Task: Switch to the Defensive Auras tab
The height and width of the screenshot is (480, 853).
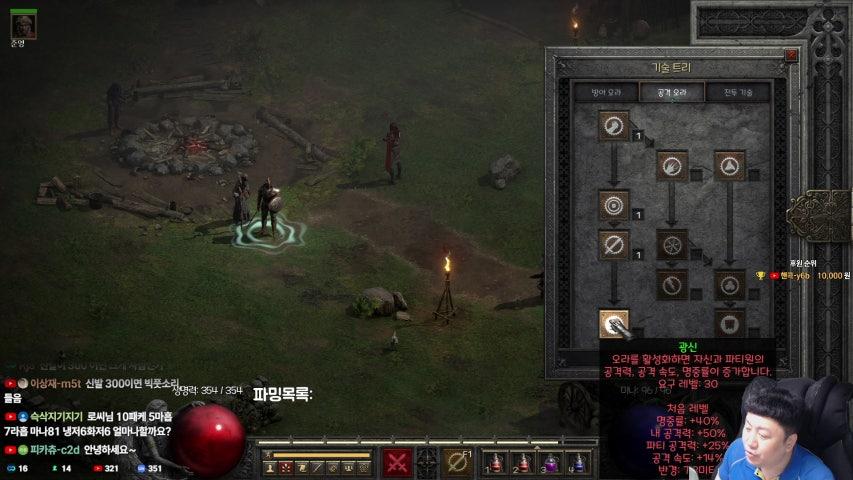Action: pos(607,92)
